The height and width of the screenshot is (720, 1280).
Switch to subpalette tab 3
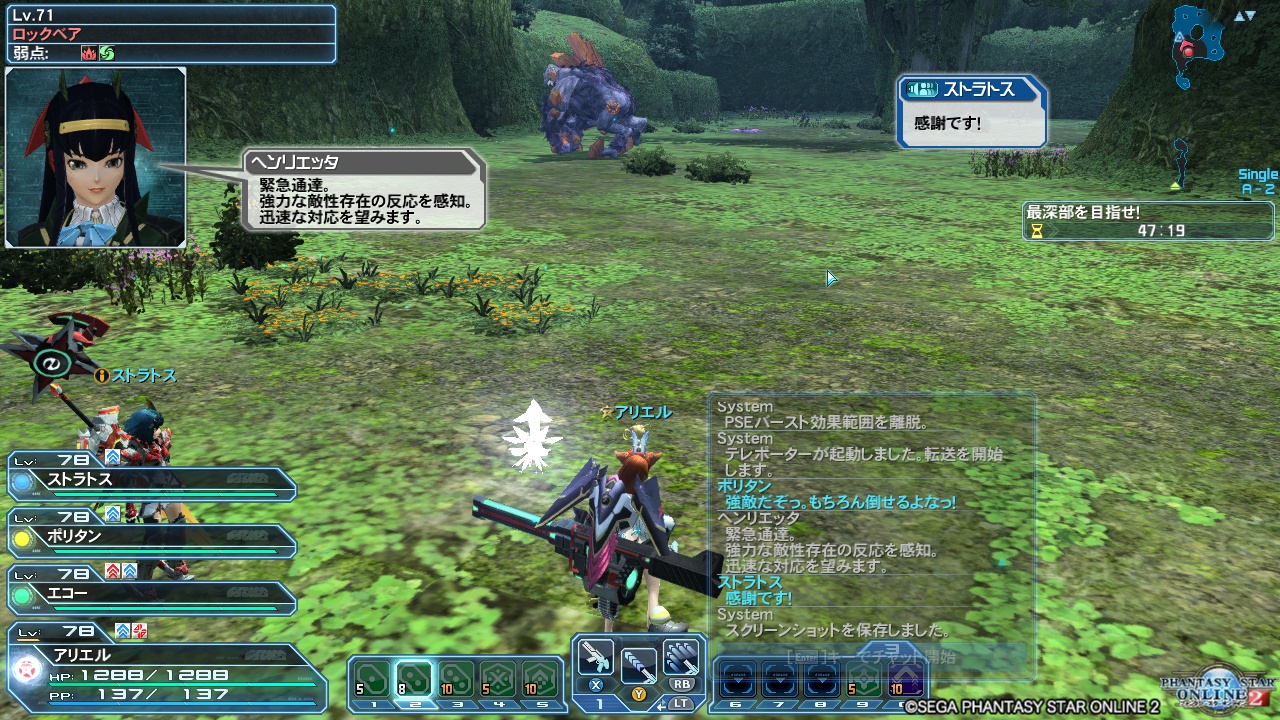pyautogui.click(x=458, y=704)
